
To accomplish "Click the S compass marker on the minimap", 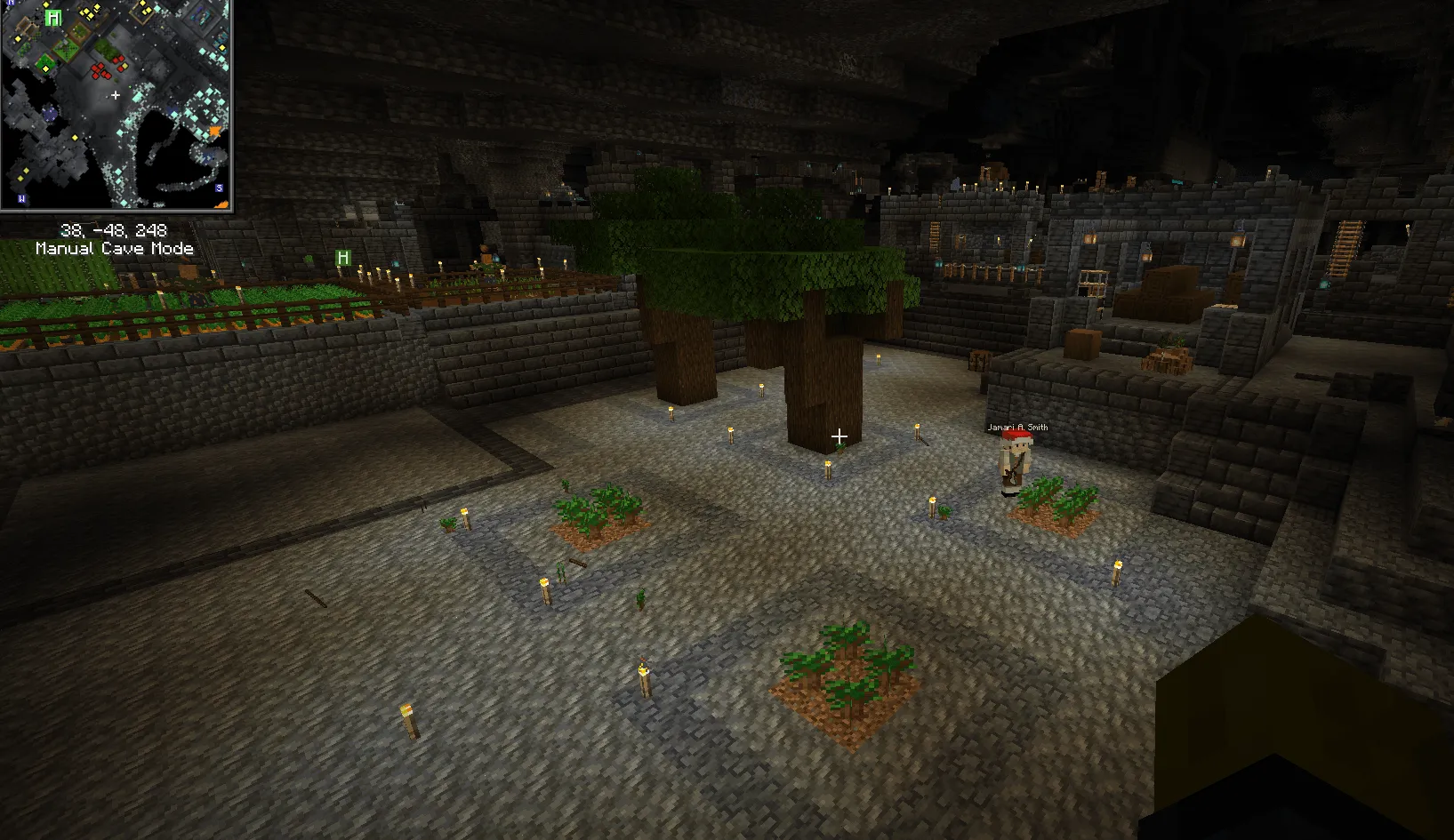I will pos(218,188).
